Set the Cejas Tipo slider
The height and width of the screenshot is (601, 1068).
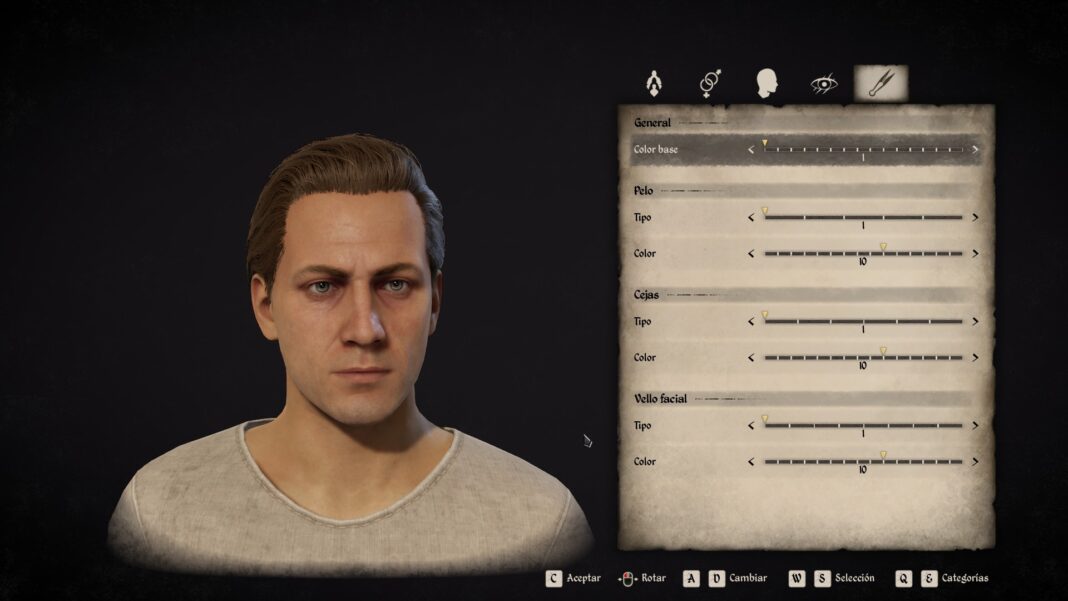point(863,321)
